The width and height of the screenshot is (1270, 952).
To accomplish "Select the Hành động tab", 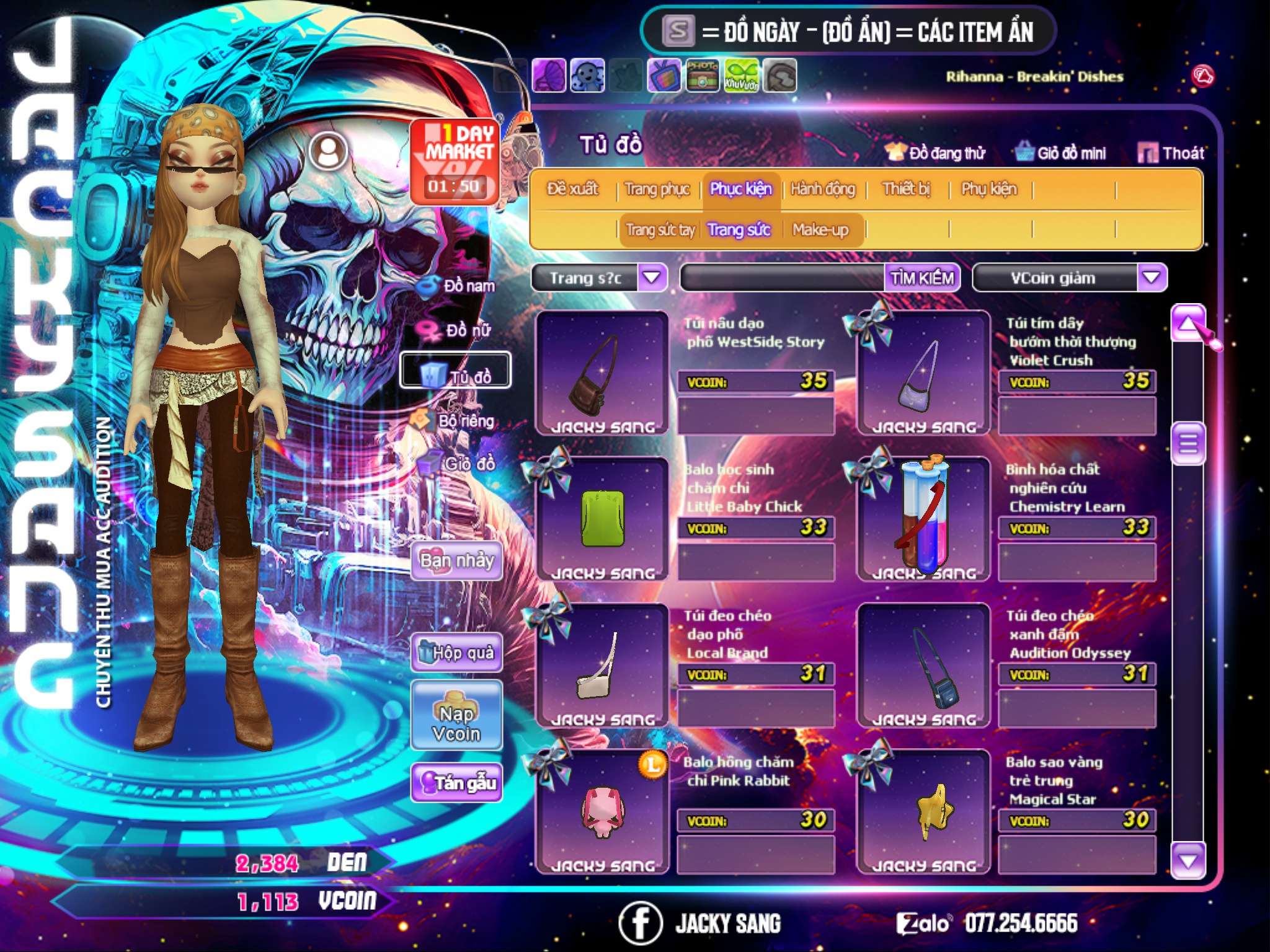I will click(x=823, y=189).
